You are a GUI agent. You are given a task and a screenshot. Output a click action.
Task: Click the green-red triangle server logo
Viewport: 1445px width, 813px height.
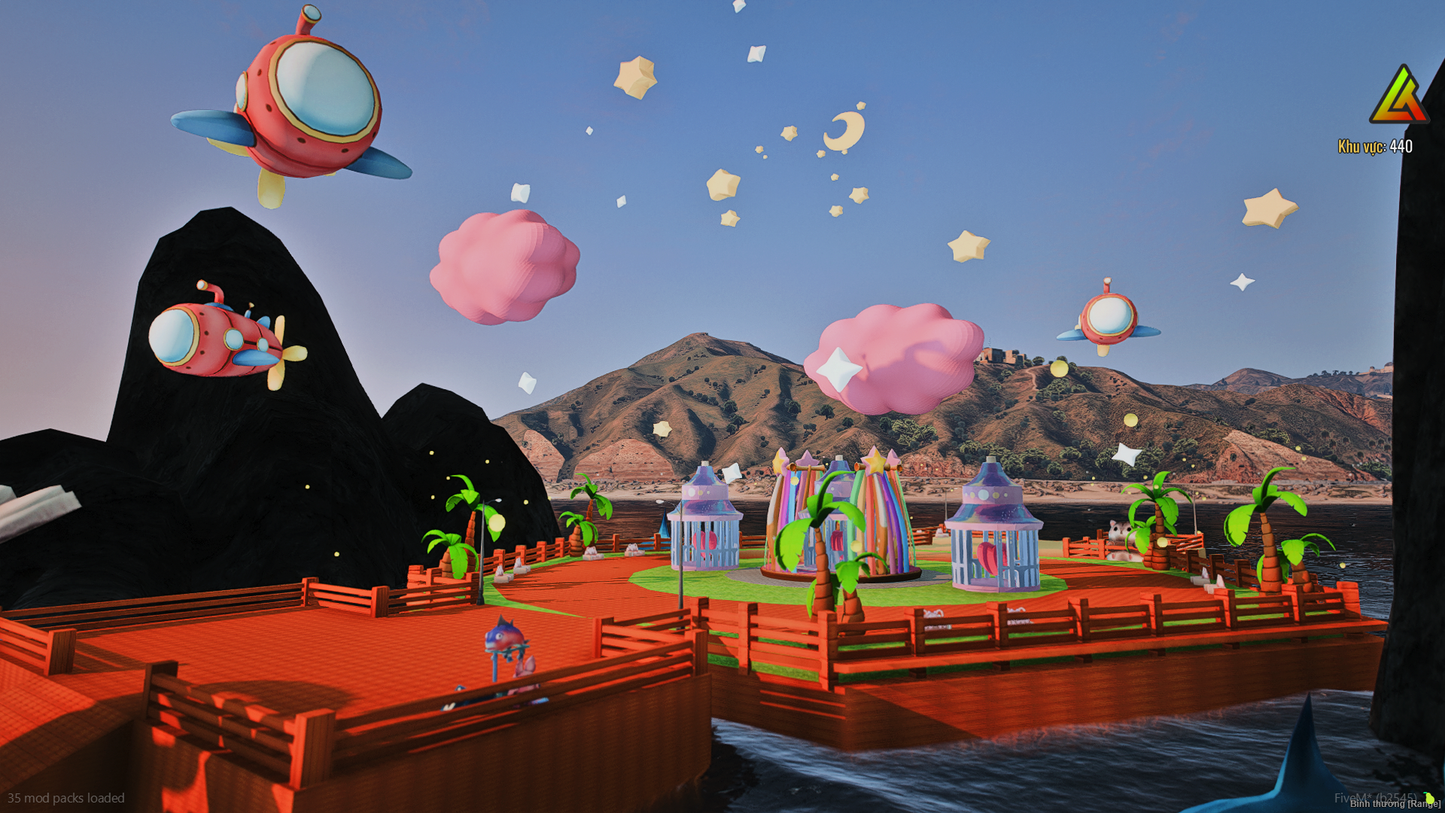[1398, 97]
